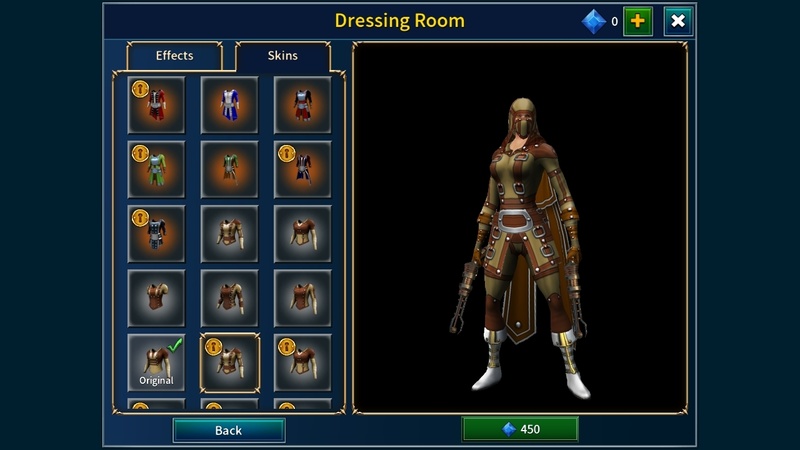Switch to the Effects tab

(174, 56)
